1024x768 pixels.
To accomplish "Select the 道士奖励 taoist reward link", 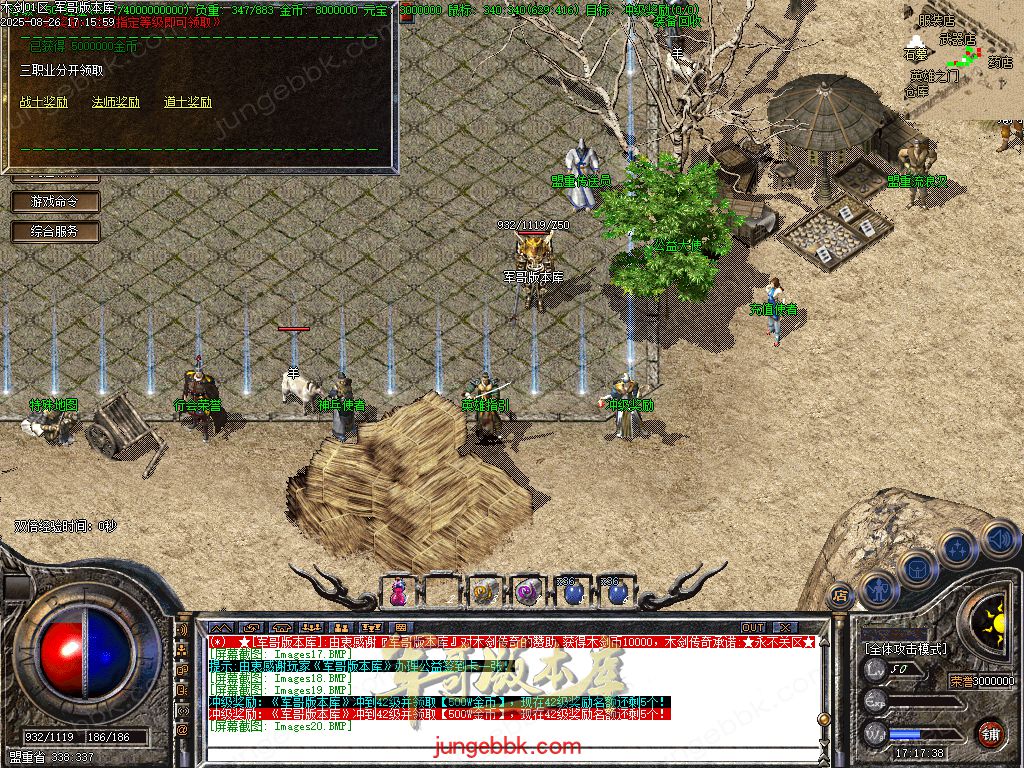I will tap(188, 102).
